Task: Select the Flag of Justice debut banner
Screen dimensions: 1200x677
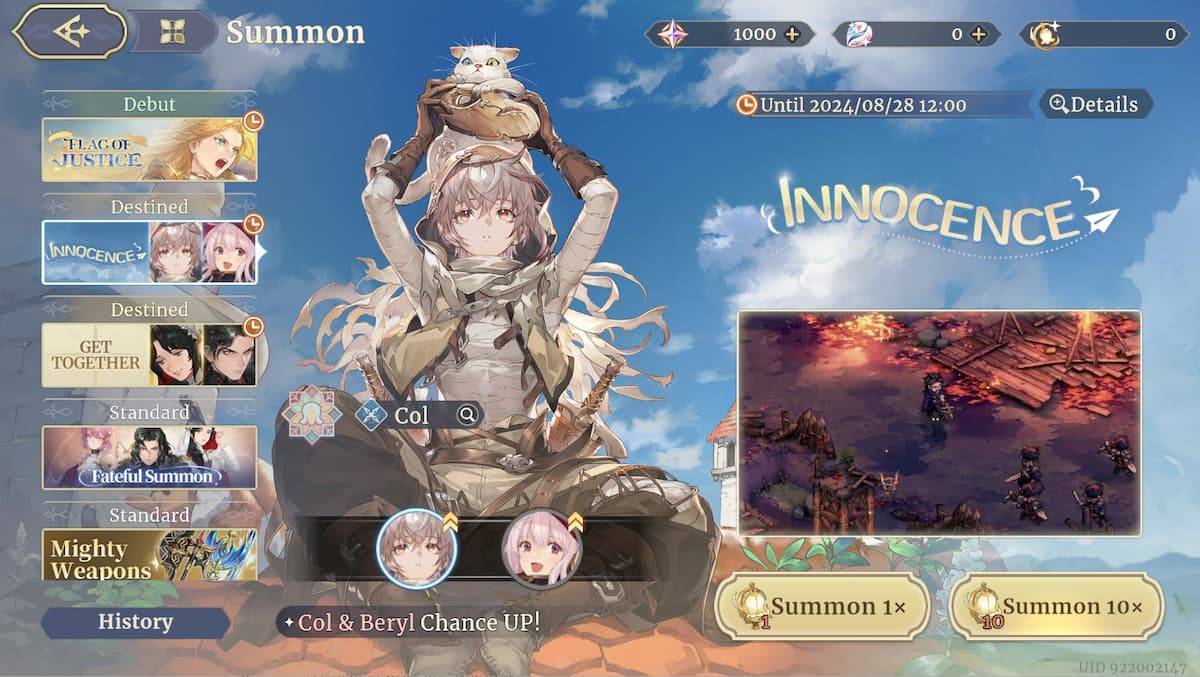Action: pos(149,149)
